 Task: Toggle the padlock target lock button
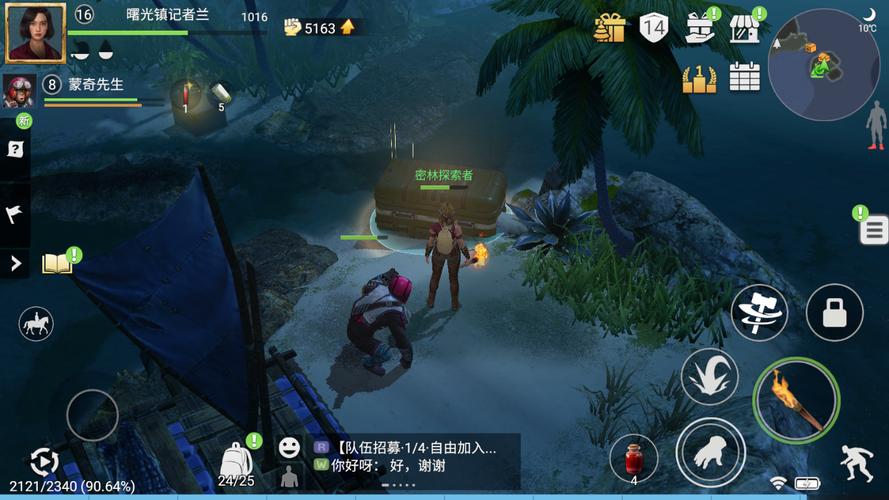pos(834,312)
